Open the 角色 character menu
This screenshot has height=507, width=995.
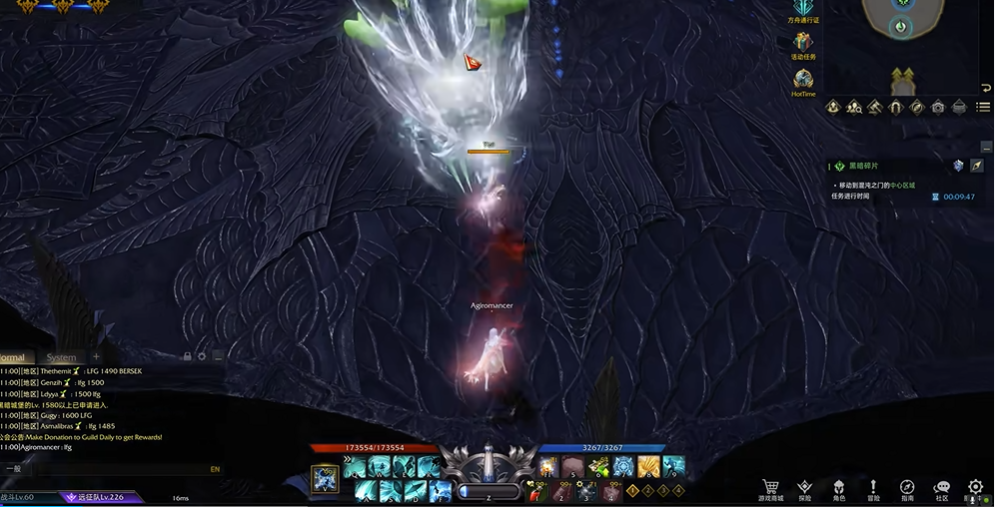(x=839, y=489)
